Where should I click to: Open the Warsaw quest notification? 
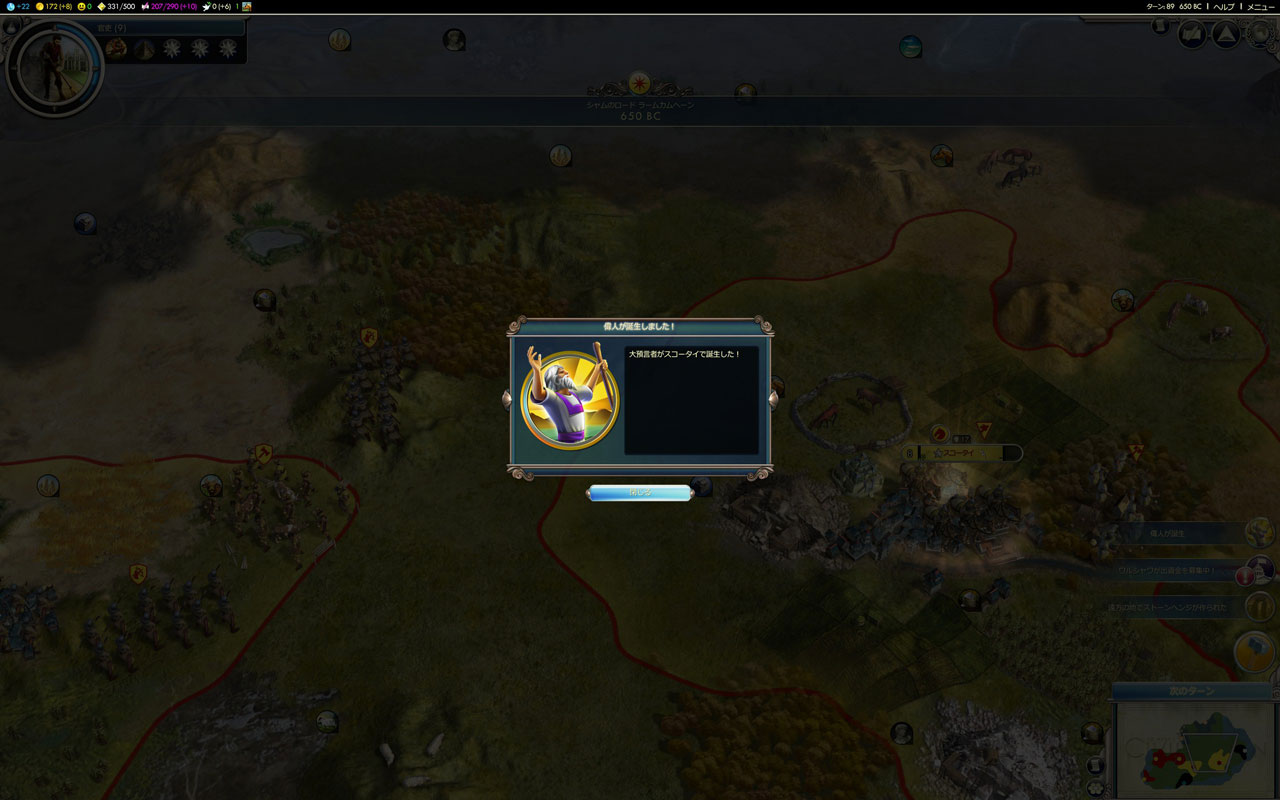click(x=1258, y=570)
